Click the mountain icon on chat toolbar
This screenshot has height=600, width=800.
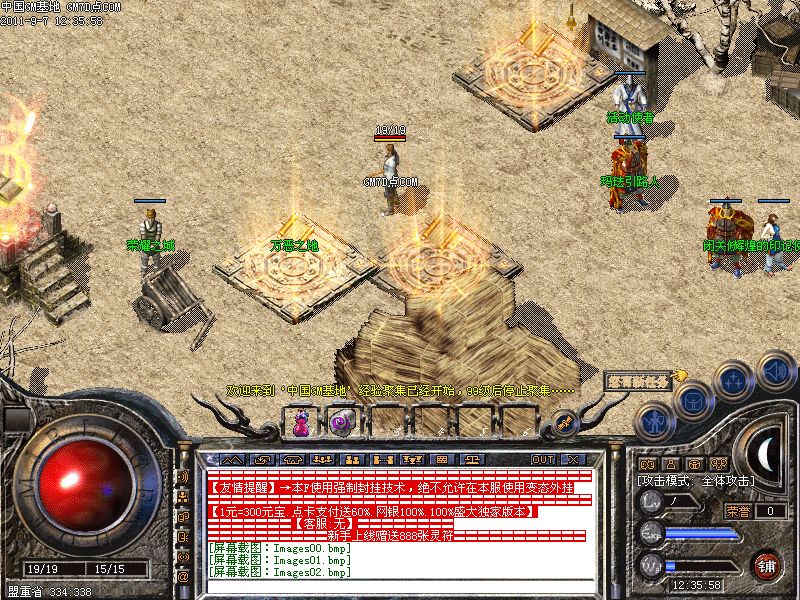coord(230,459)
